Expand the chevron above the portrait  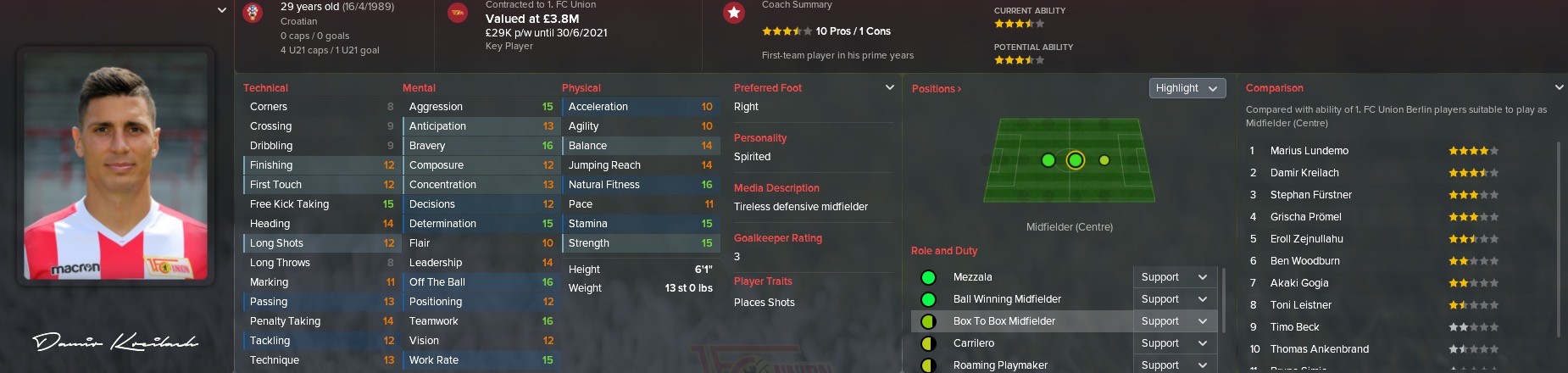pos(221,10)
